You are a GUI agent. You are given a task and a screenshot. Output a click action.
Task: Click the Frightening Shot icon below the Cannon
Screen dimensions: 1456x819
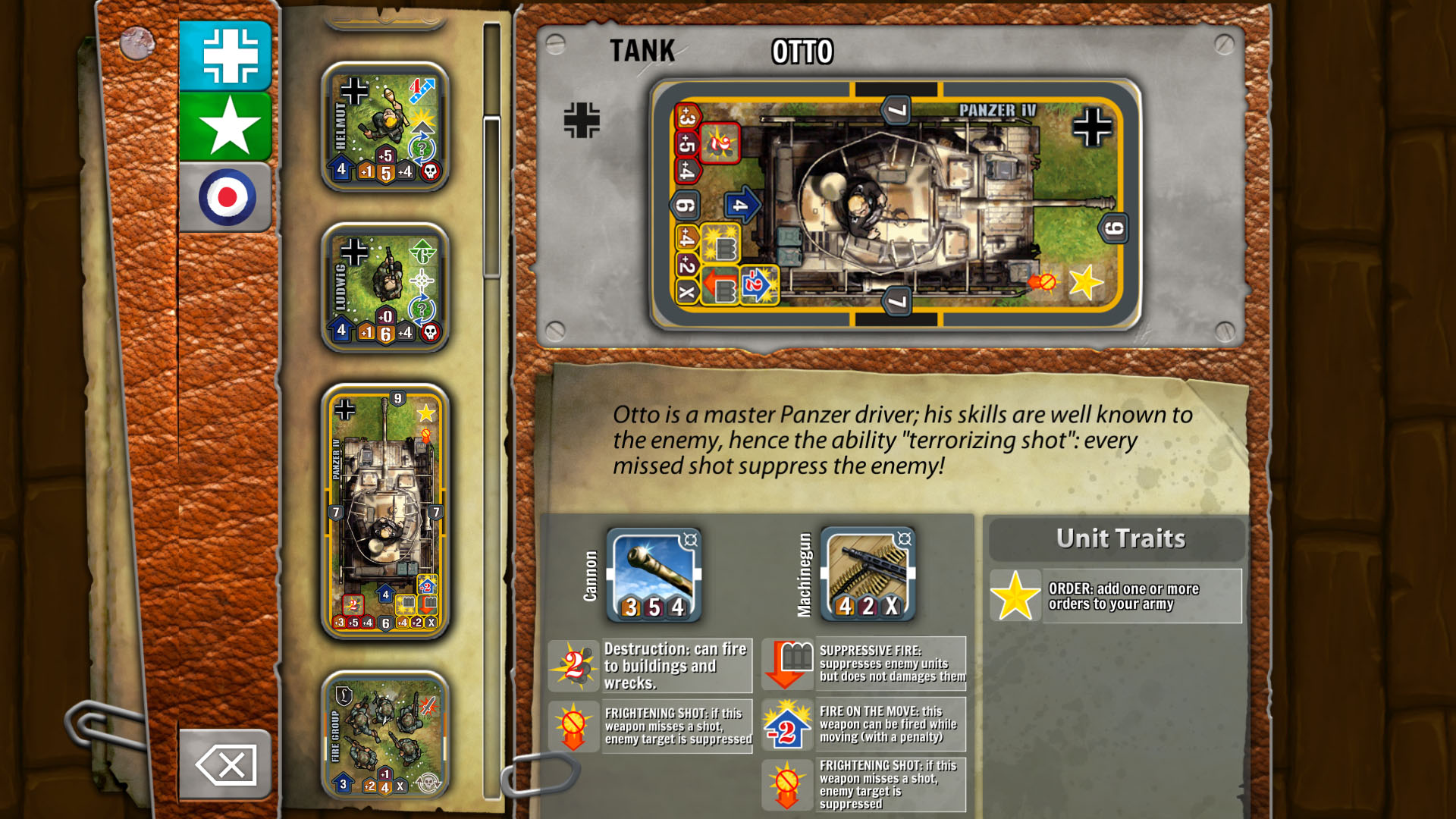[574, 726]
